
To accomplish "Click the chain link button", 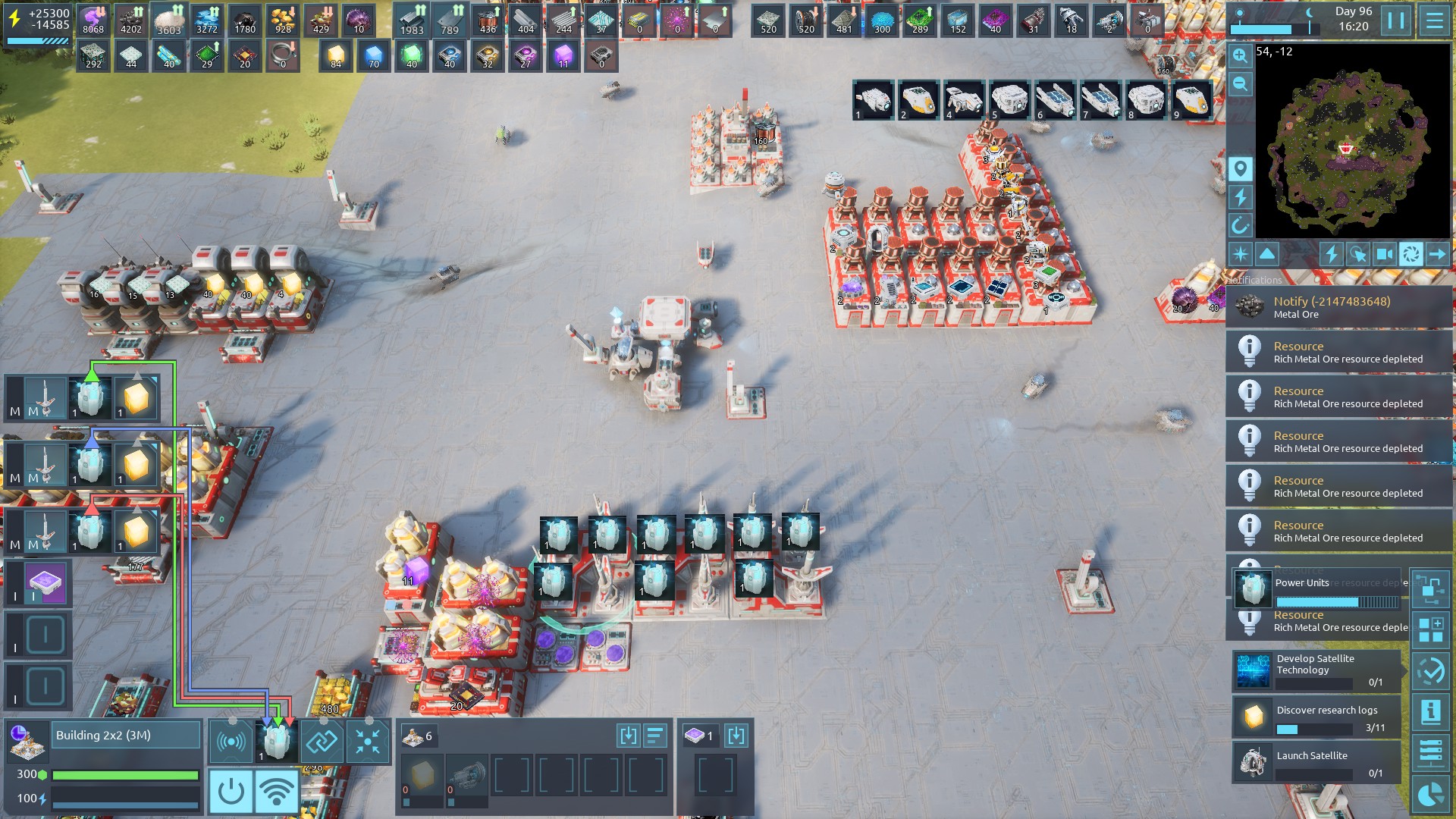I will point(322,741).
